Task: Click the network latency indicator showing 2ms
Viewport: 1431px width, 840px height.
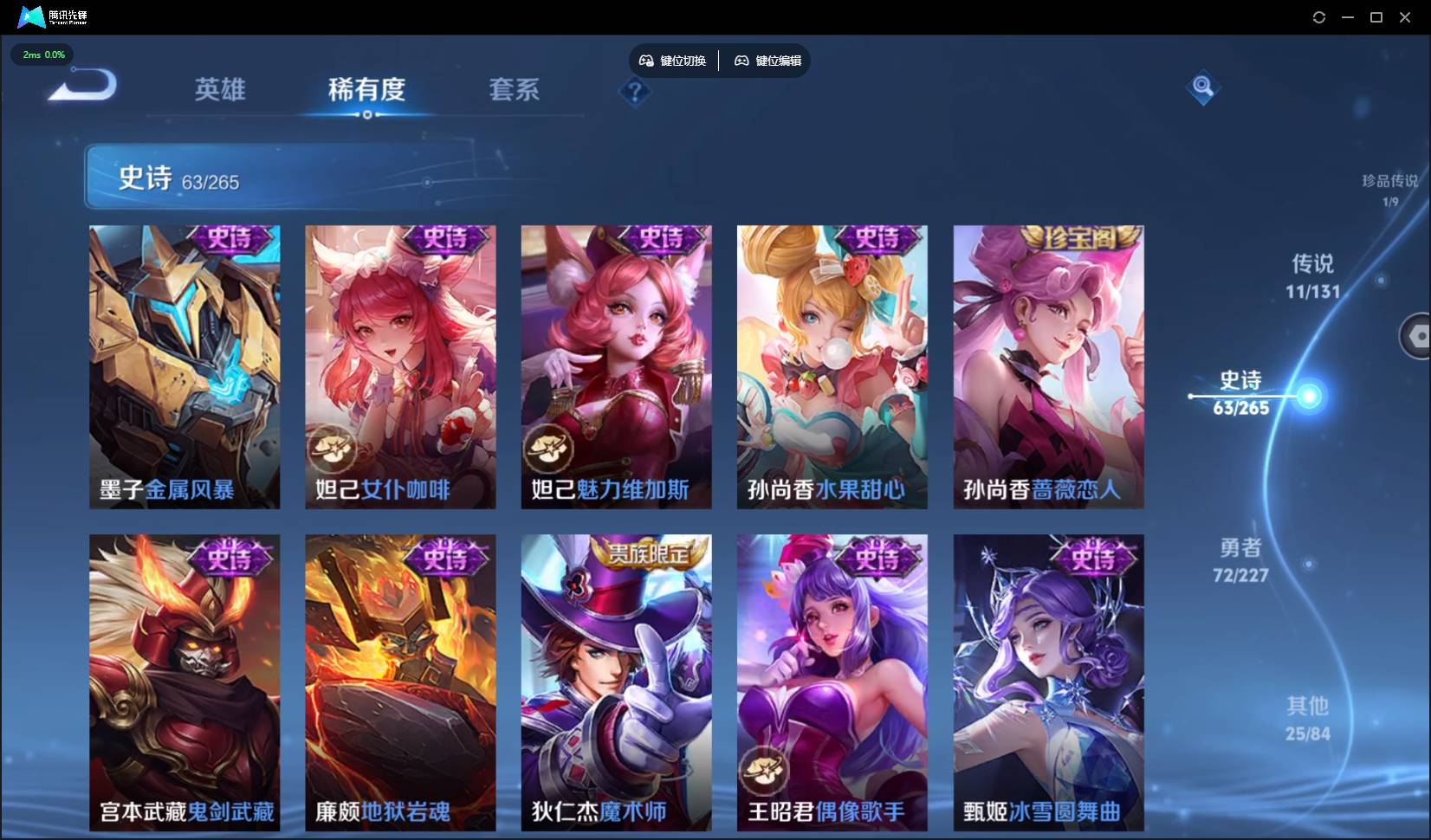Action: pos(42,55)
